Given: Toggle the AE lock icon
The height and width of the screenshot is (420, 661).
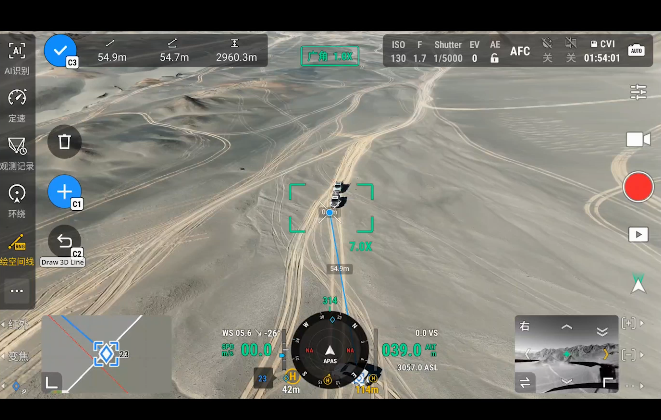Looking at the screenshot, I should point(494,58).
